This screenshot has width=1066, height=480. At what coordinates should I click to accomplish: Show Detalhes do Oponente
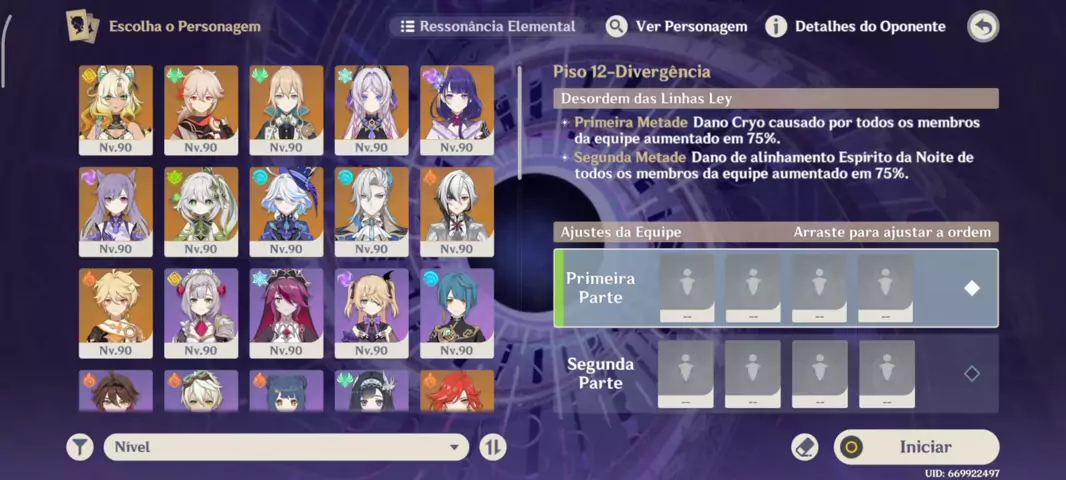click(856, 27)
